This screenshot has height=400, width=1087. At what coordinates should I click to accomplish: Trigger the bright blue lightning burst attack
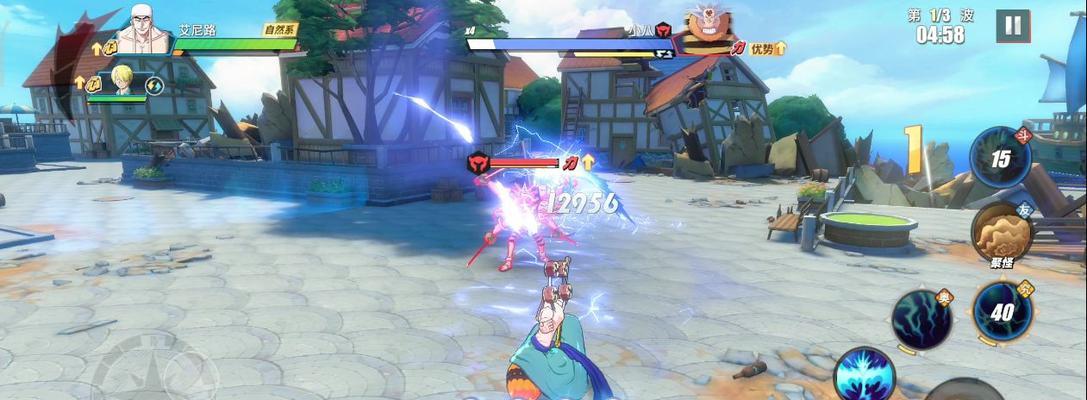point(863,376)
